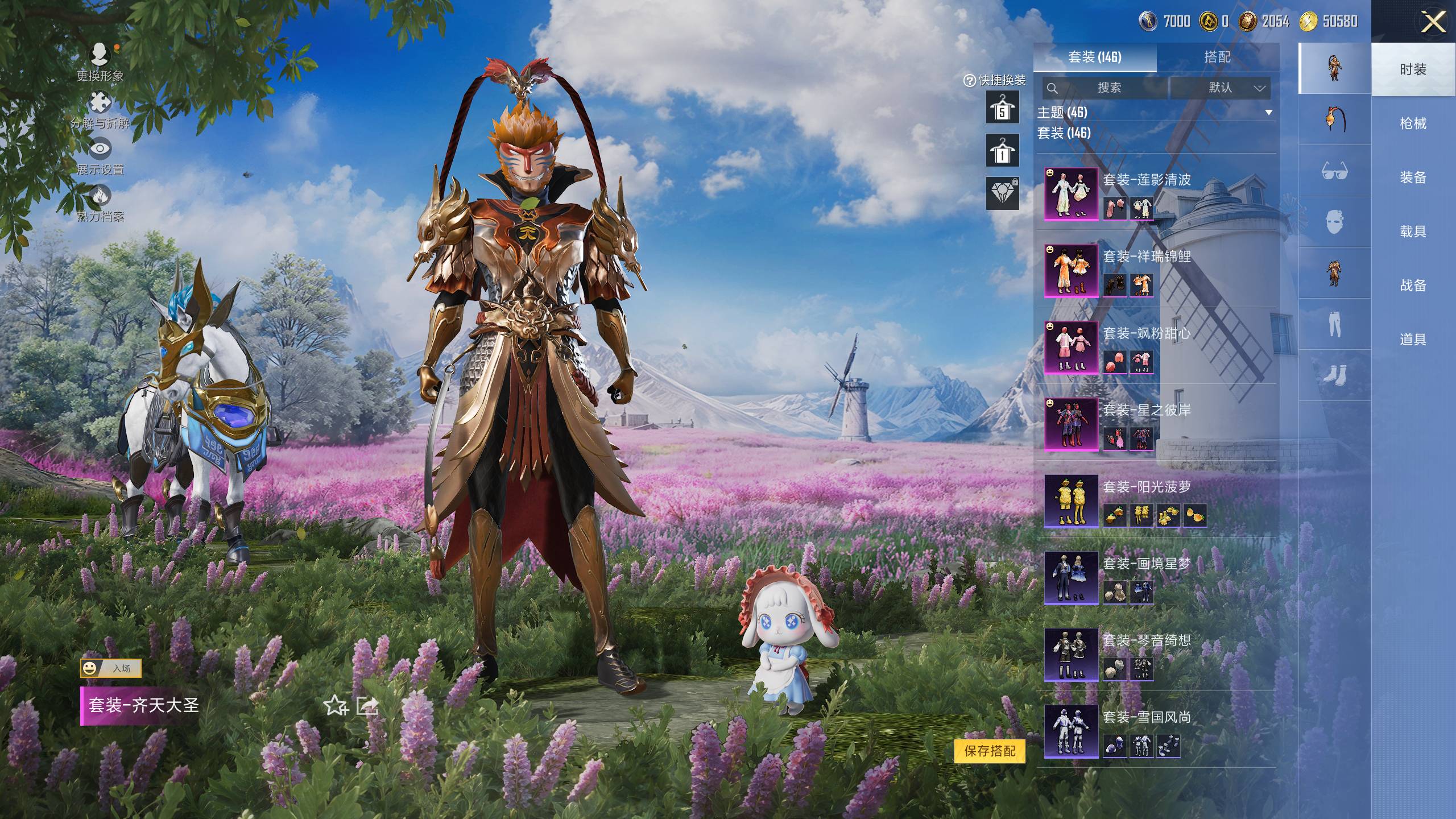Favorite the outfit with the star icon
This screenshot has width=1456, height=819.
click(x=335, y=706)
